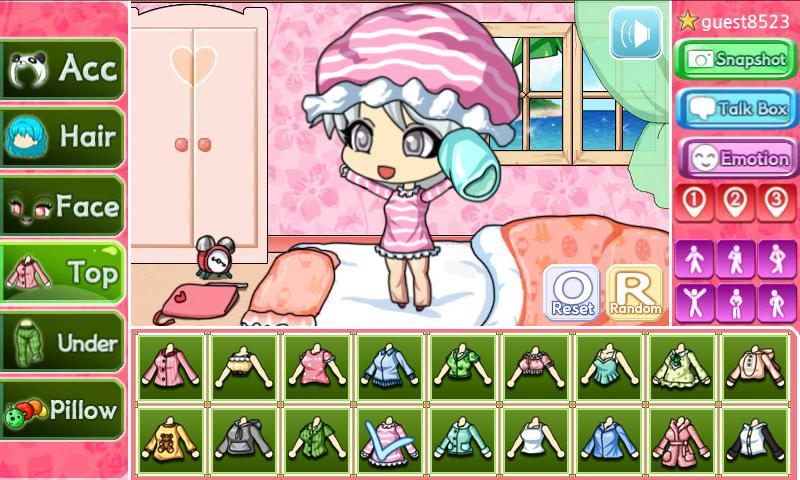
Task: Switch to the Pillow category
Action: coord(62,410)
